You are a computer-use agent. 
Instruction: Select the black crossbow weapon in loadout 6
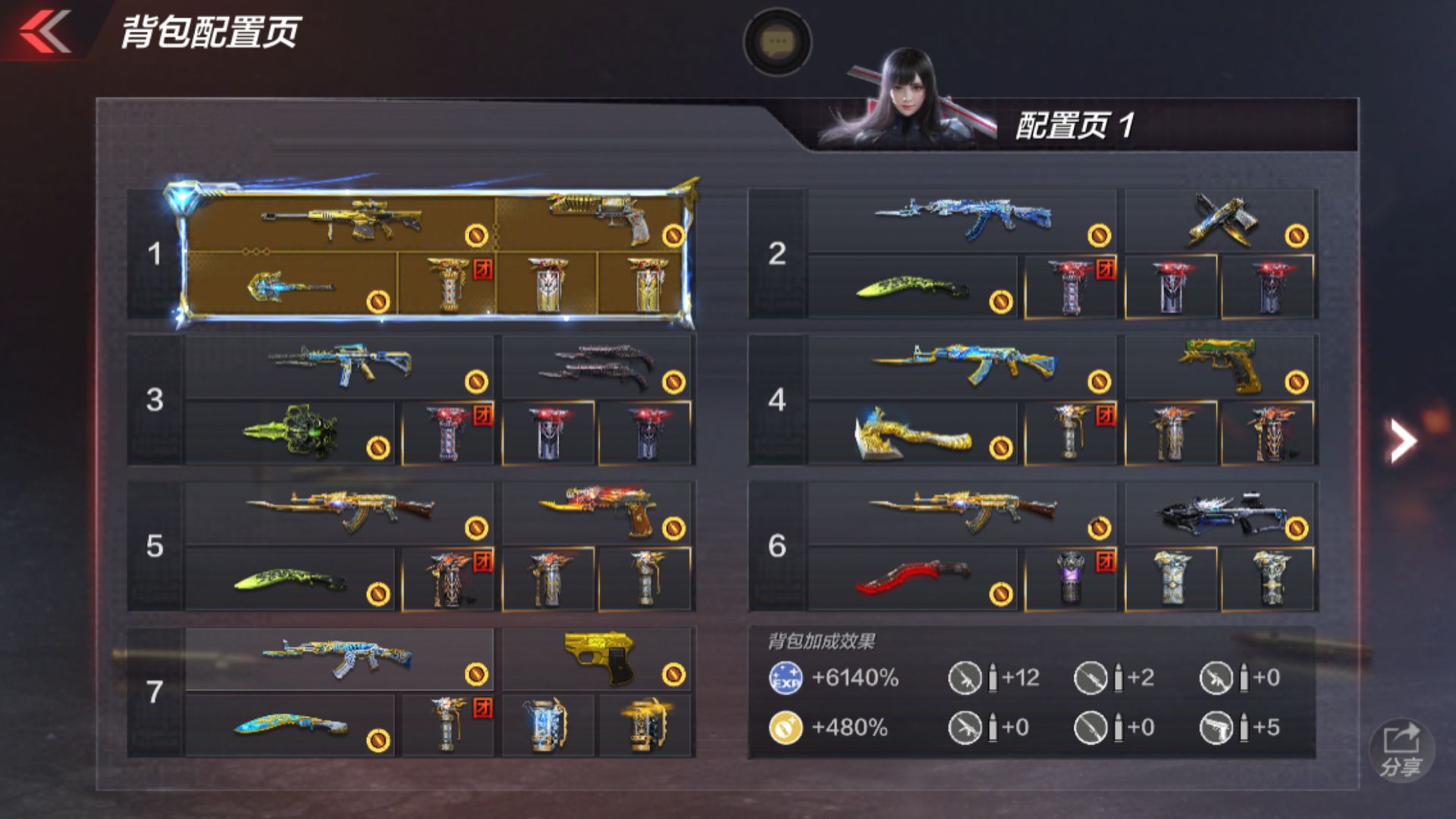[x=1221, y=513]
